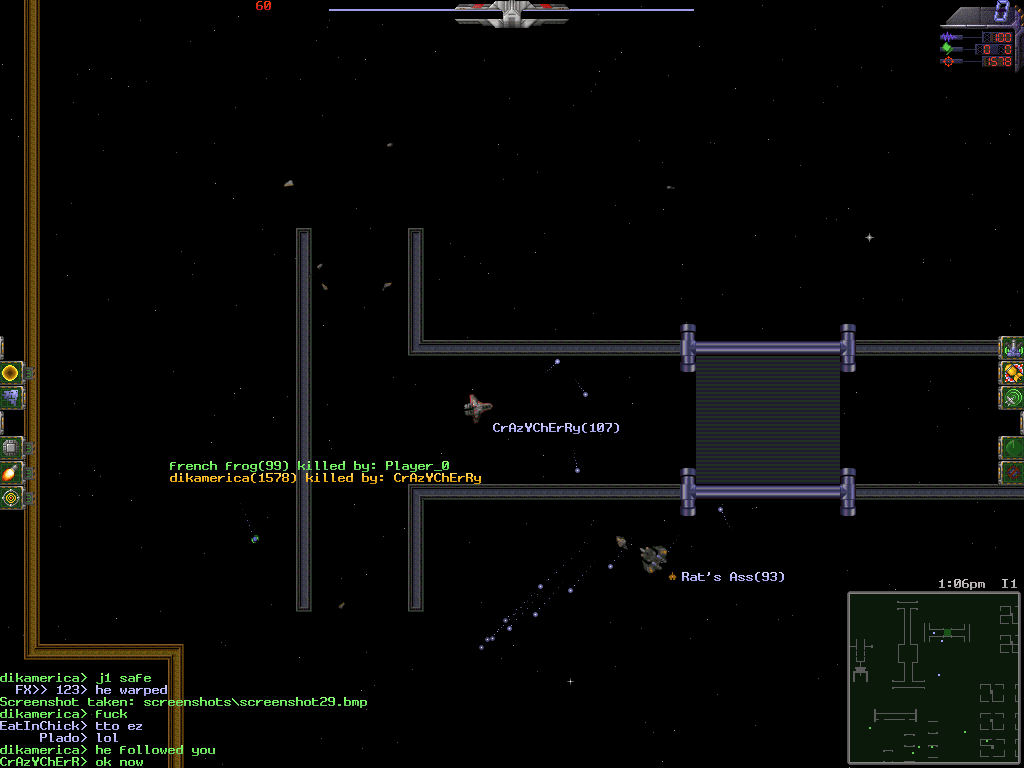Select the crossed-out red circle icon
This screenshot has height=768, width=1024.
point(1013,472)
